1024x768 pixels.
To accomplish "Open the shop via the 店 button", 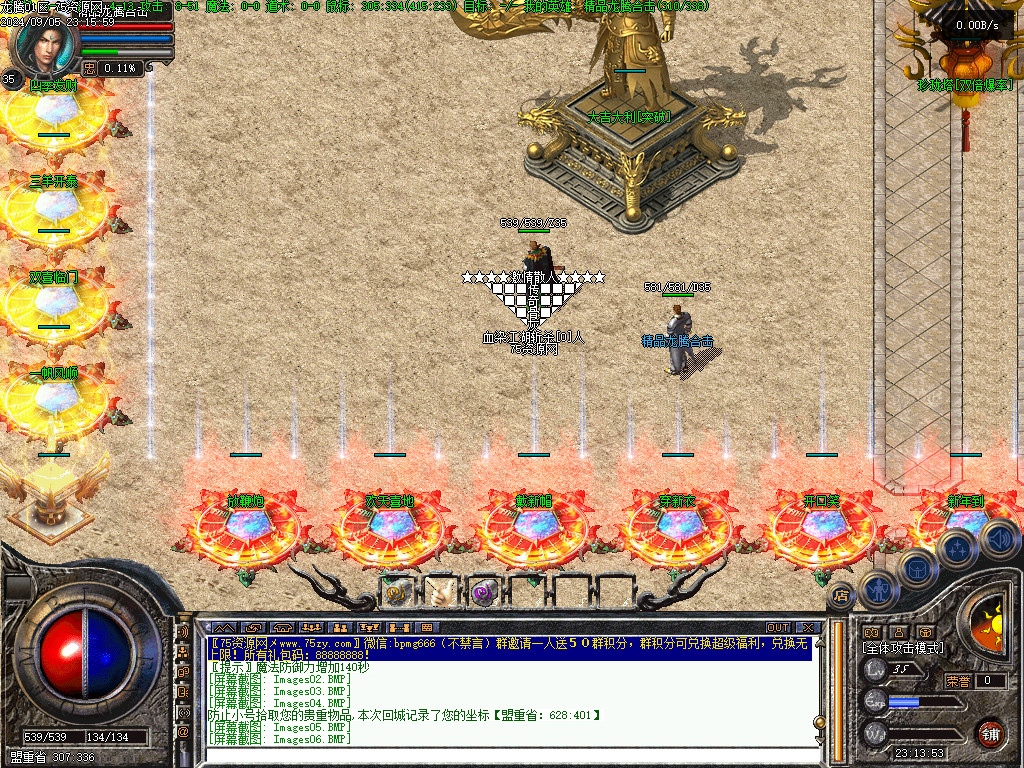I will (x=841, y=595).
